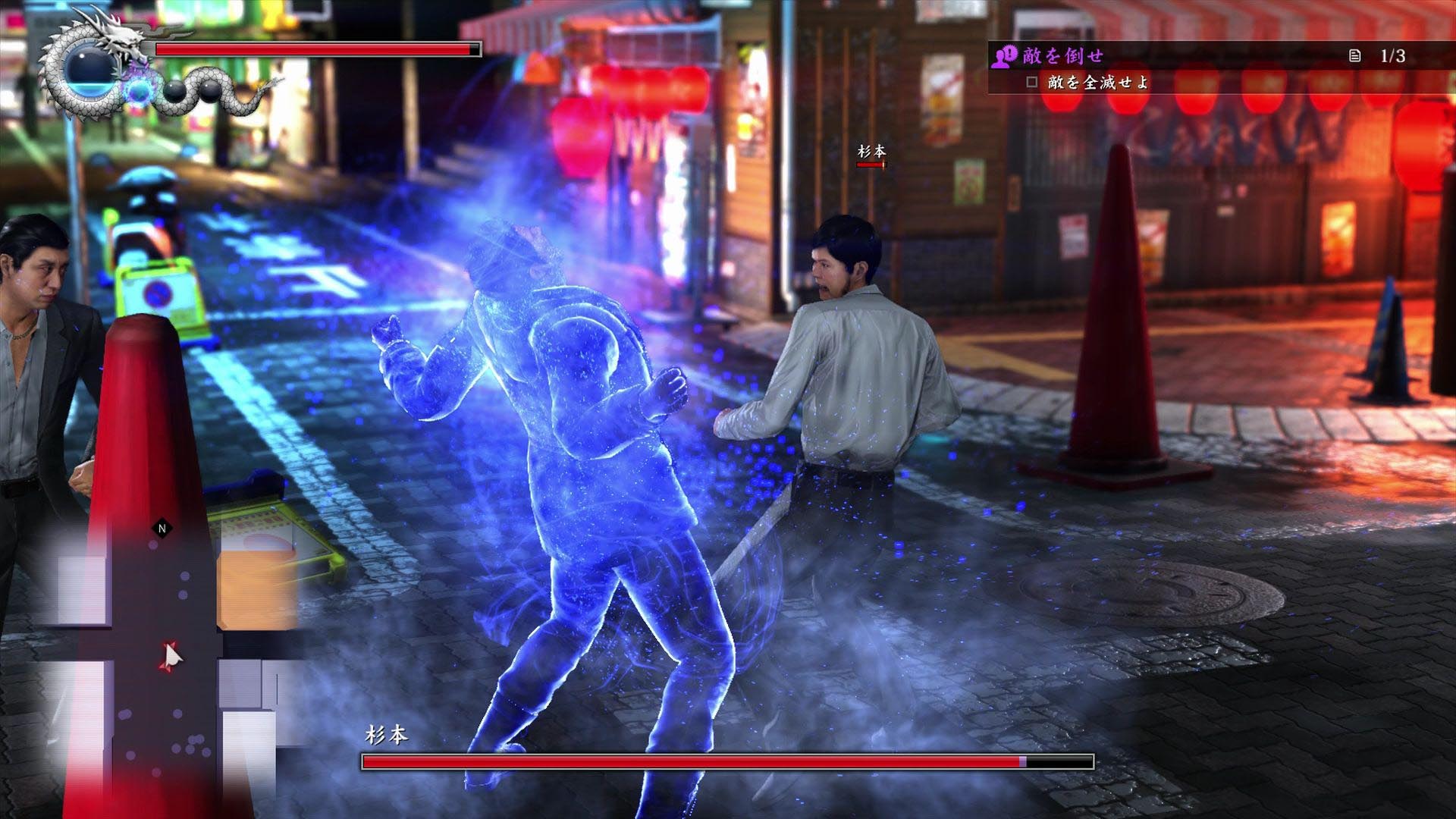The height and width of the screenshot is (819, 1456).
Task: Tick the 敵を全滅せよ objective checkbox
Action: click(x=1031, y=82)
